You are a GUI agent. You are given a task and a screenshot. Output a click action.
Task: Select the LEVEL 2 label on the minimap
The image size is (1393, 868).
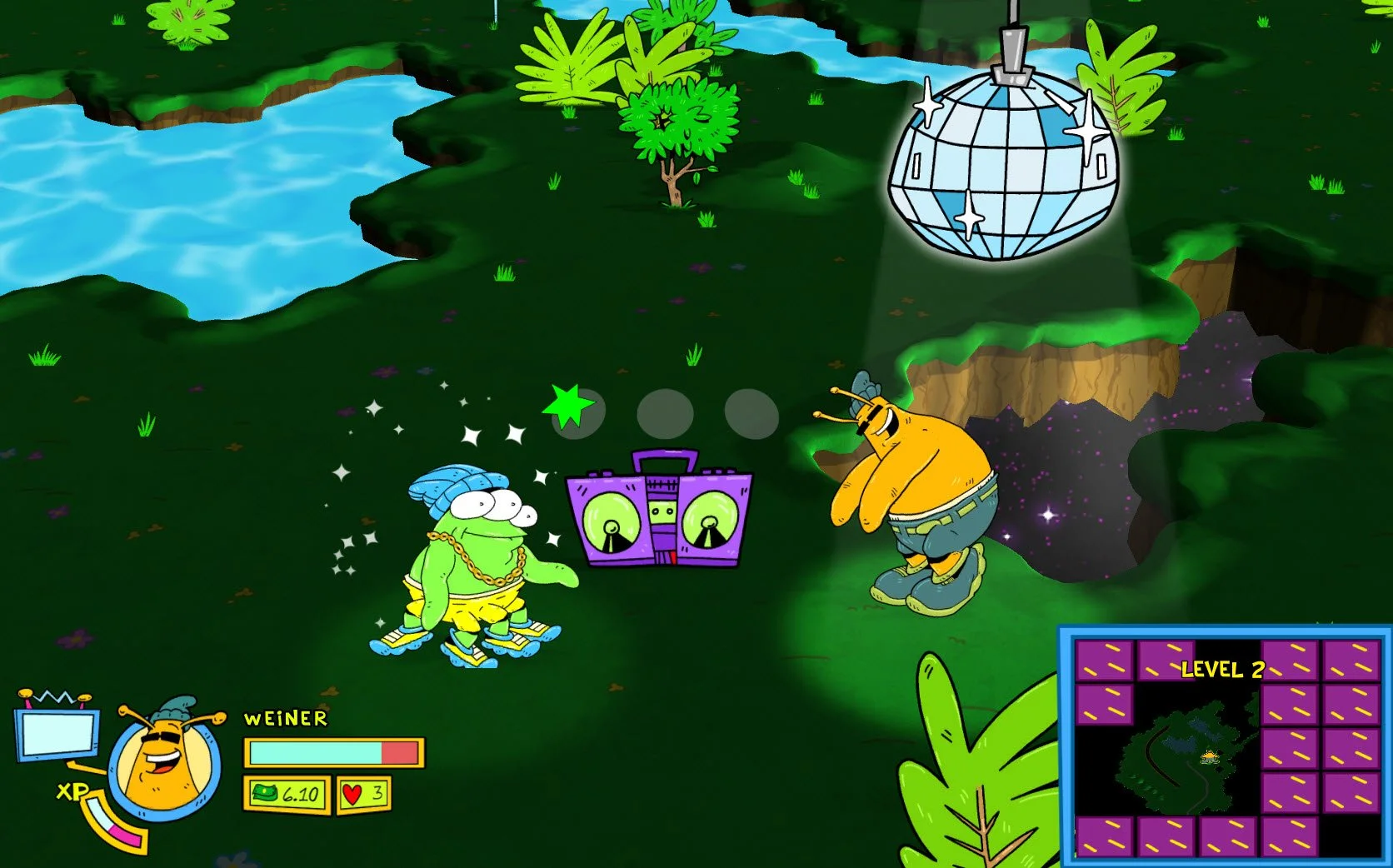tap(1223, 669)
